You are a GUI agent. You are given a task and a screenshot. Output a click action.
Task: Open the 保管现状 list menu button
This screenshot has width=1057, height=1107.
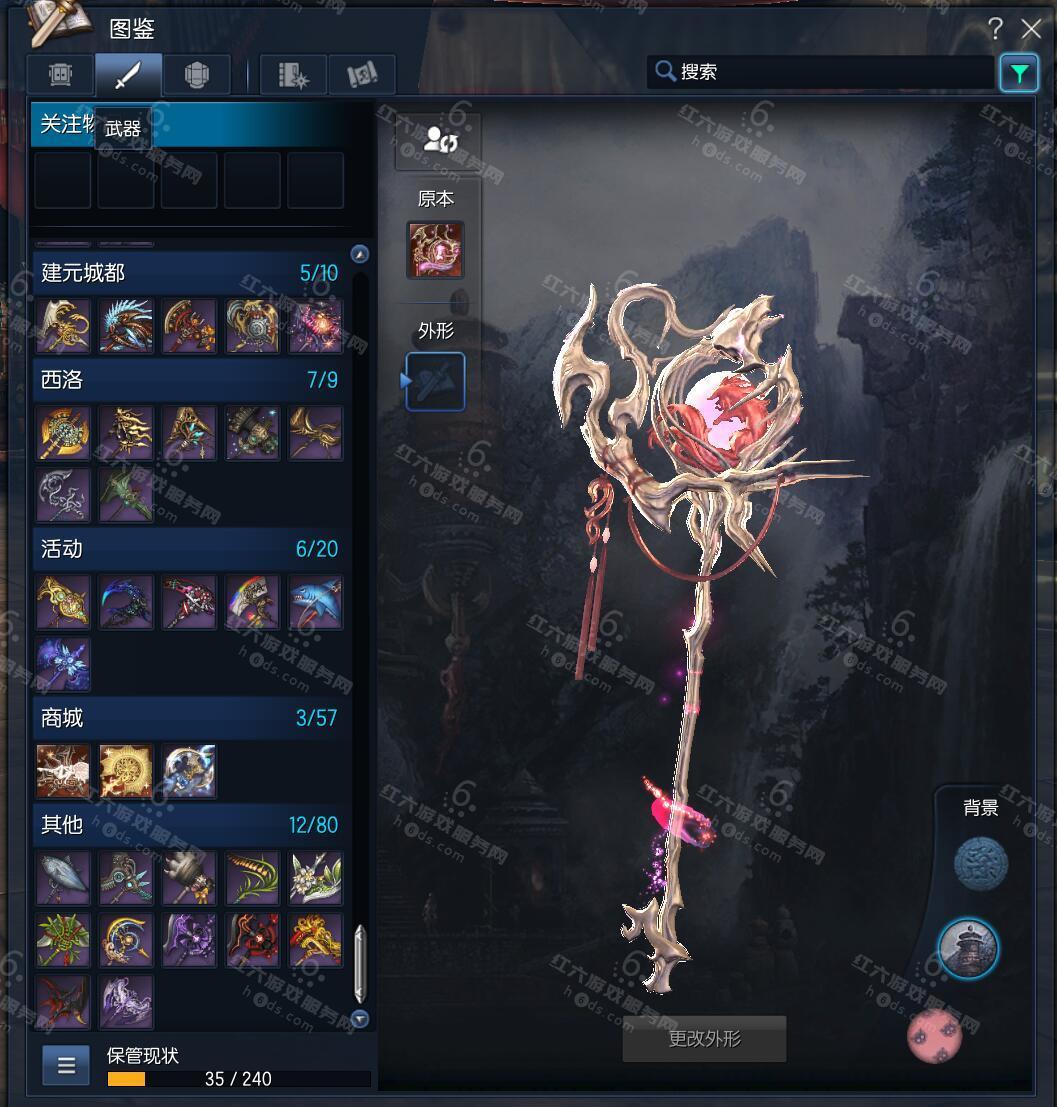66,1065
